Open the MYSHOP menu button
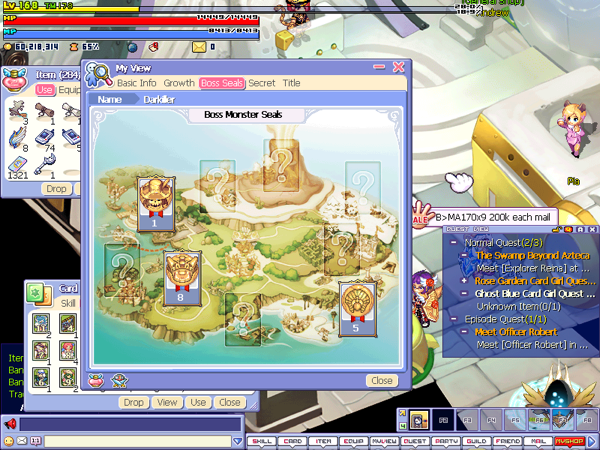The image size is (600, 450). (574, 441)
